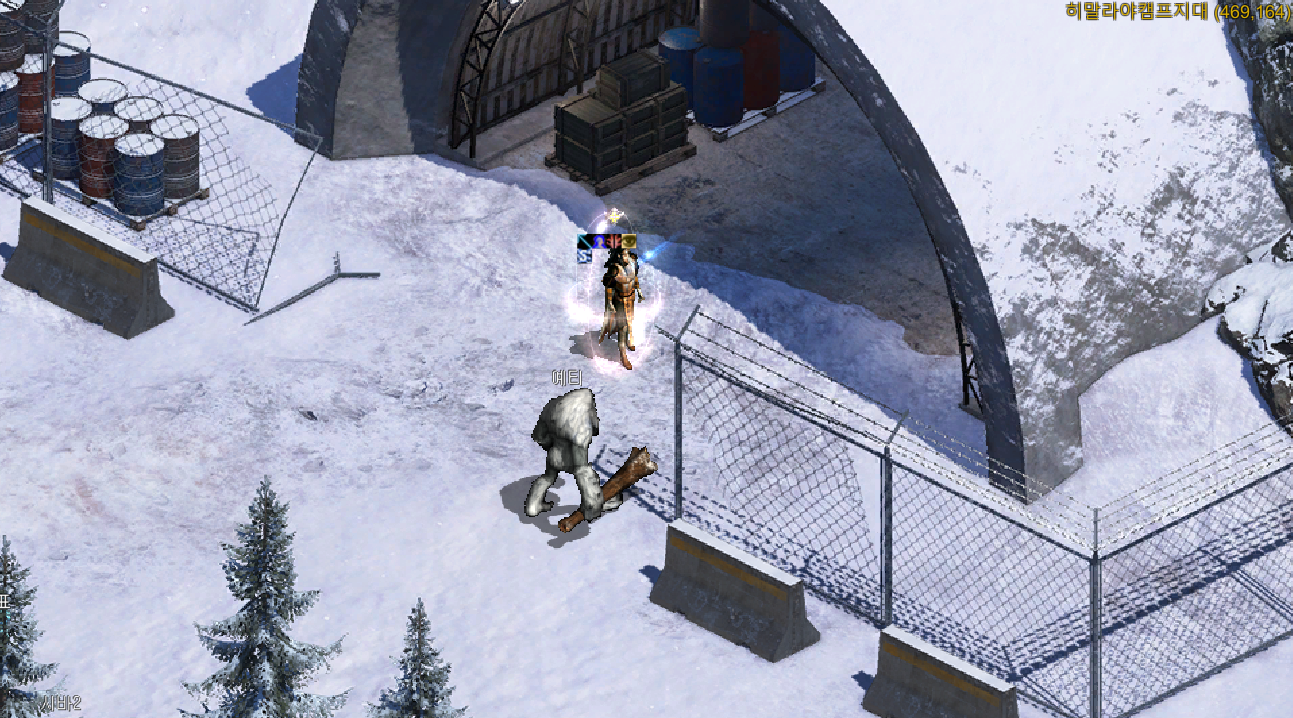Inspect the red branching buff icon
The image size is (1293, 718).
coord(614,241)
